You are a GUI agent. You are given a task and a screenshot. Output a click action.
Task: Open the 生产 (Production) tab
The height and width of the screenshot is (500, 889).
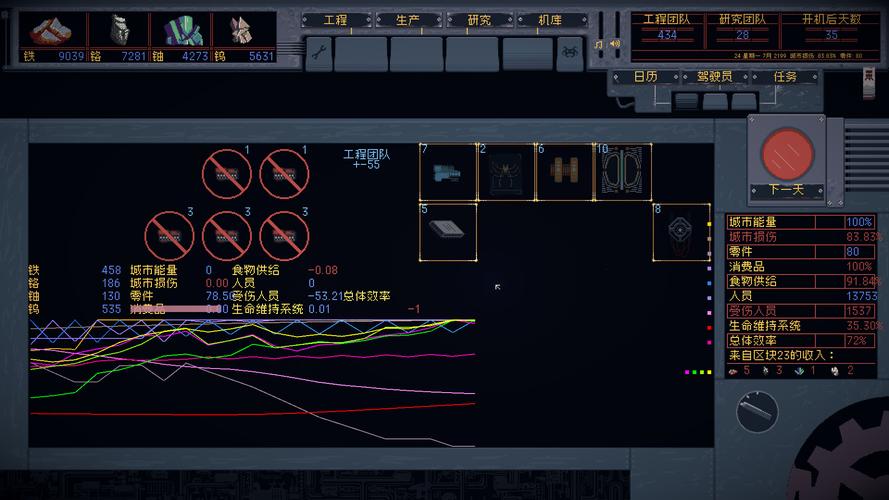point(406,20)
